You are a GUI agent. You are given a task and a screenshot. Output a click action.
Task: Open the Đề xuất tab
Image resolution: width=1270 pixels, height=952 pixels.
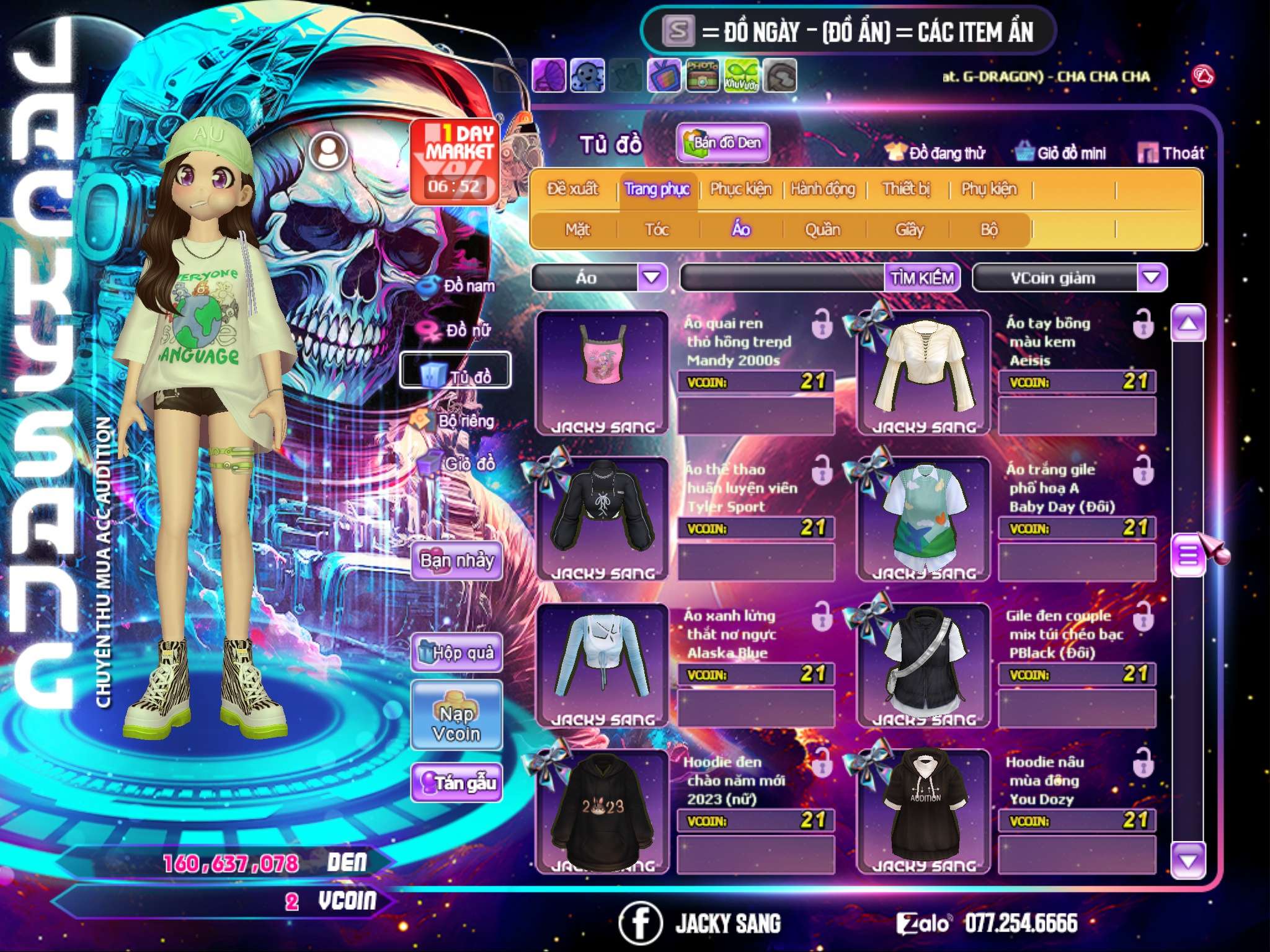coord(572,189)
